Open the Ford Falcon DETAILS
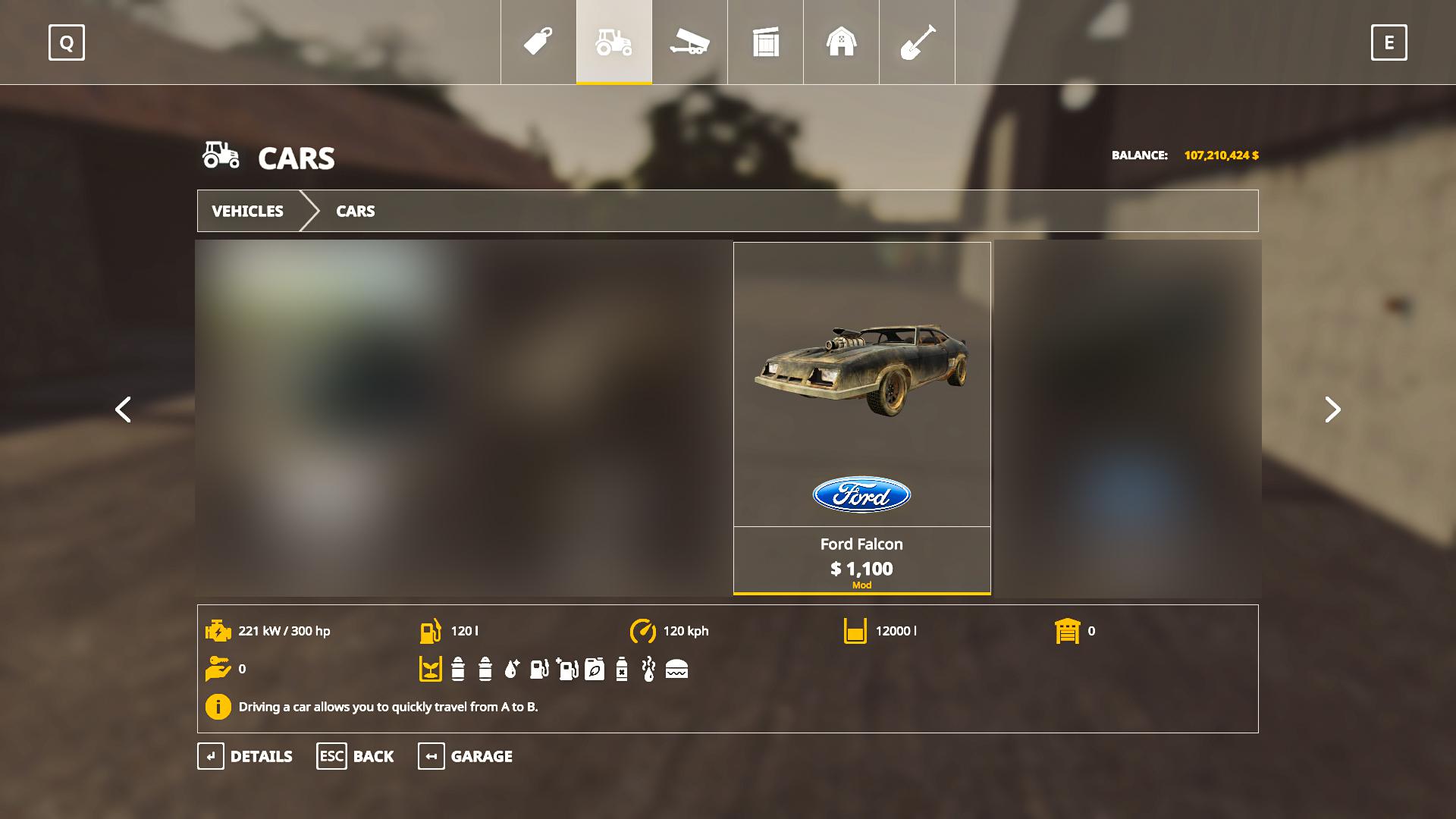The image size is (1456, 819). (245, 756)
